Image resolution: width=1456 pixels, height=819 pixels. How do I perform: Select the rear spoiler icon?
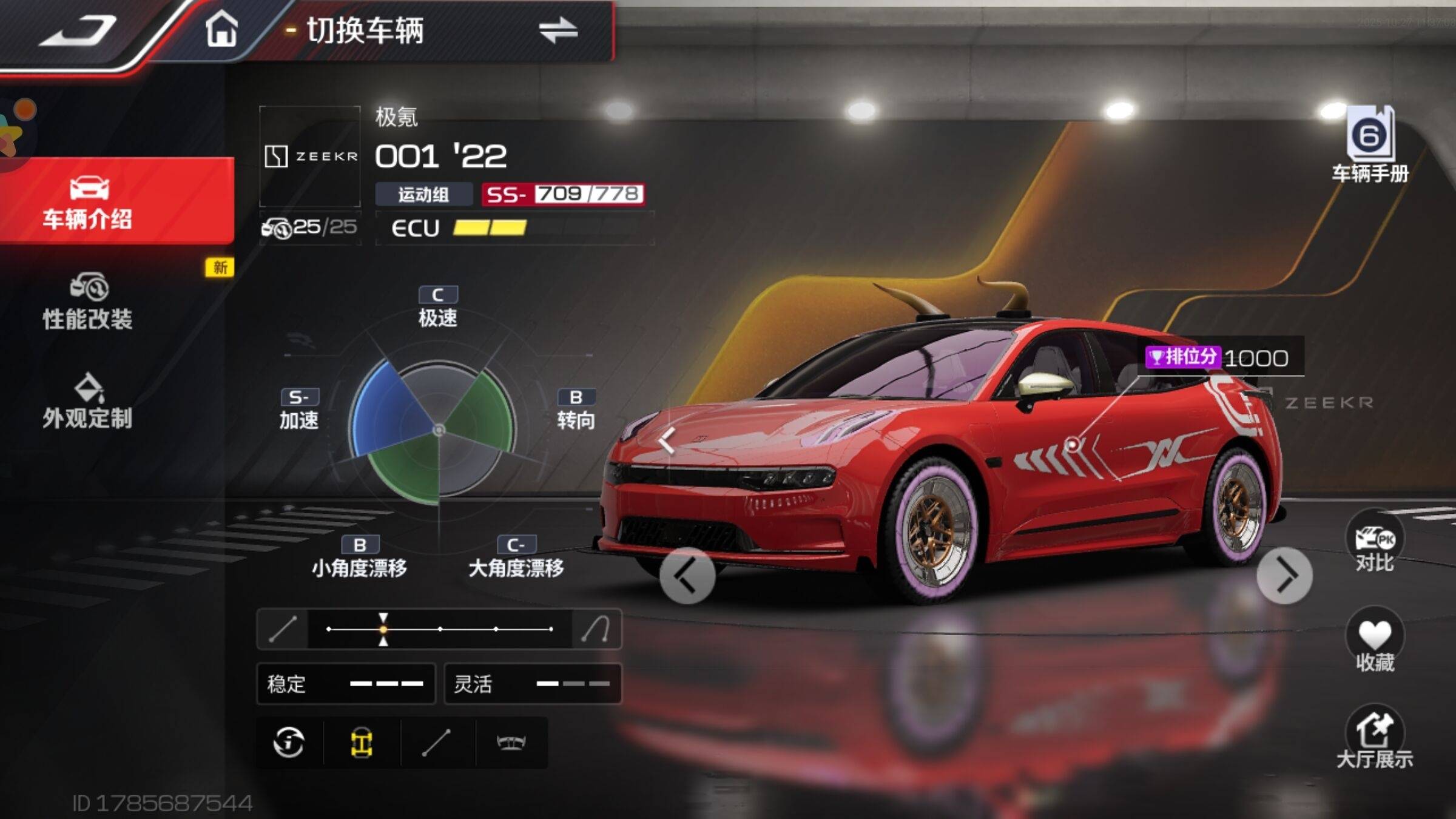tap(511, 743)
